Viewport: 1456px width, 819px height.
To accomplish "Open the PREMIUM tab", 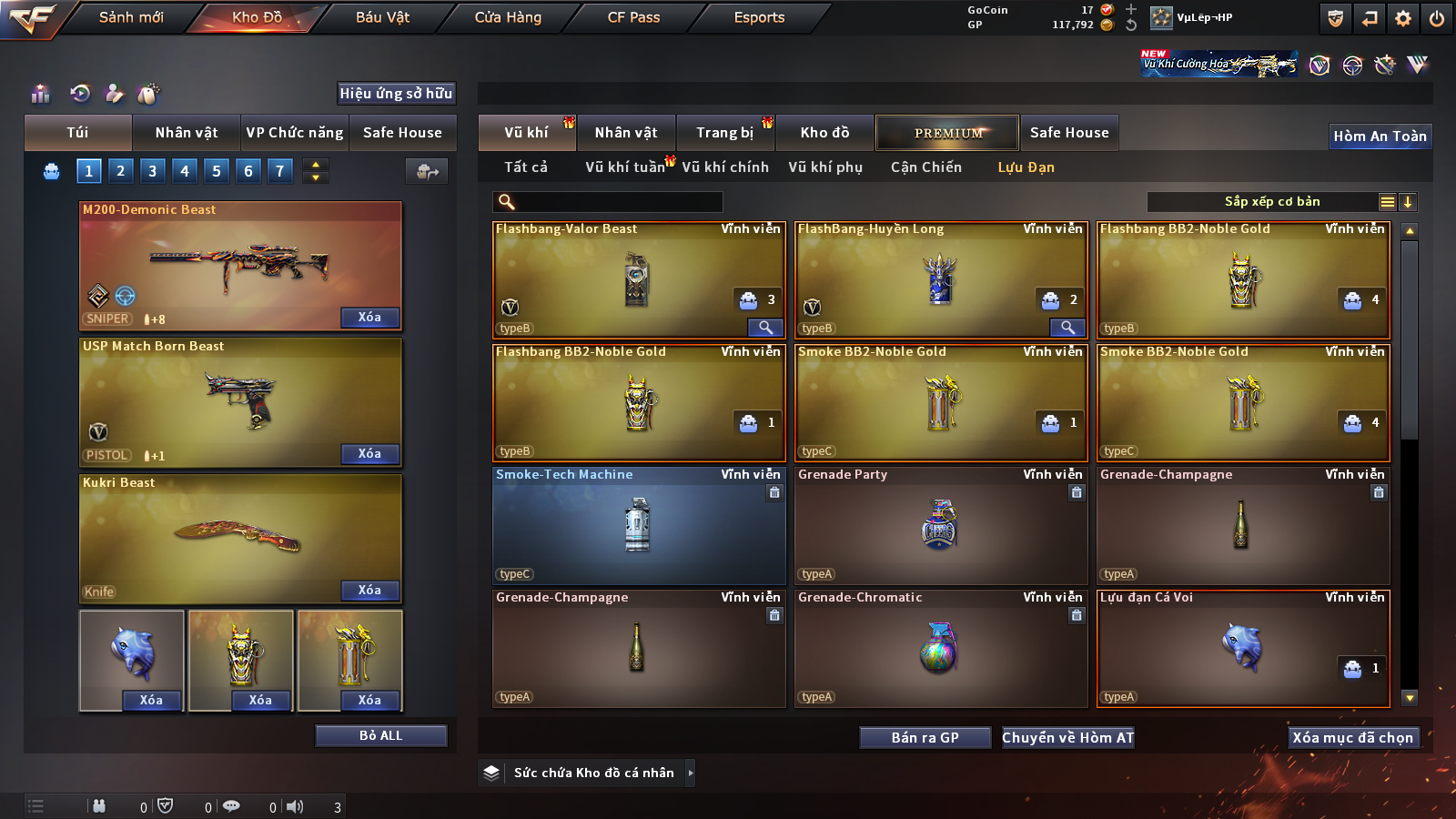I will (x=947, y=133).
